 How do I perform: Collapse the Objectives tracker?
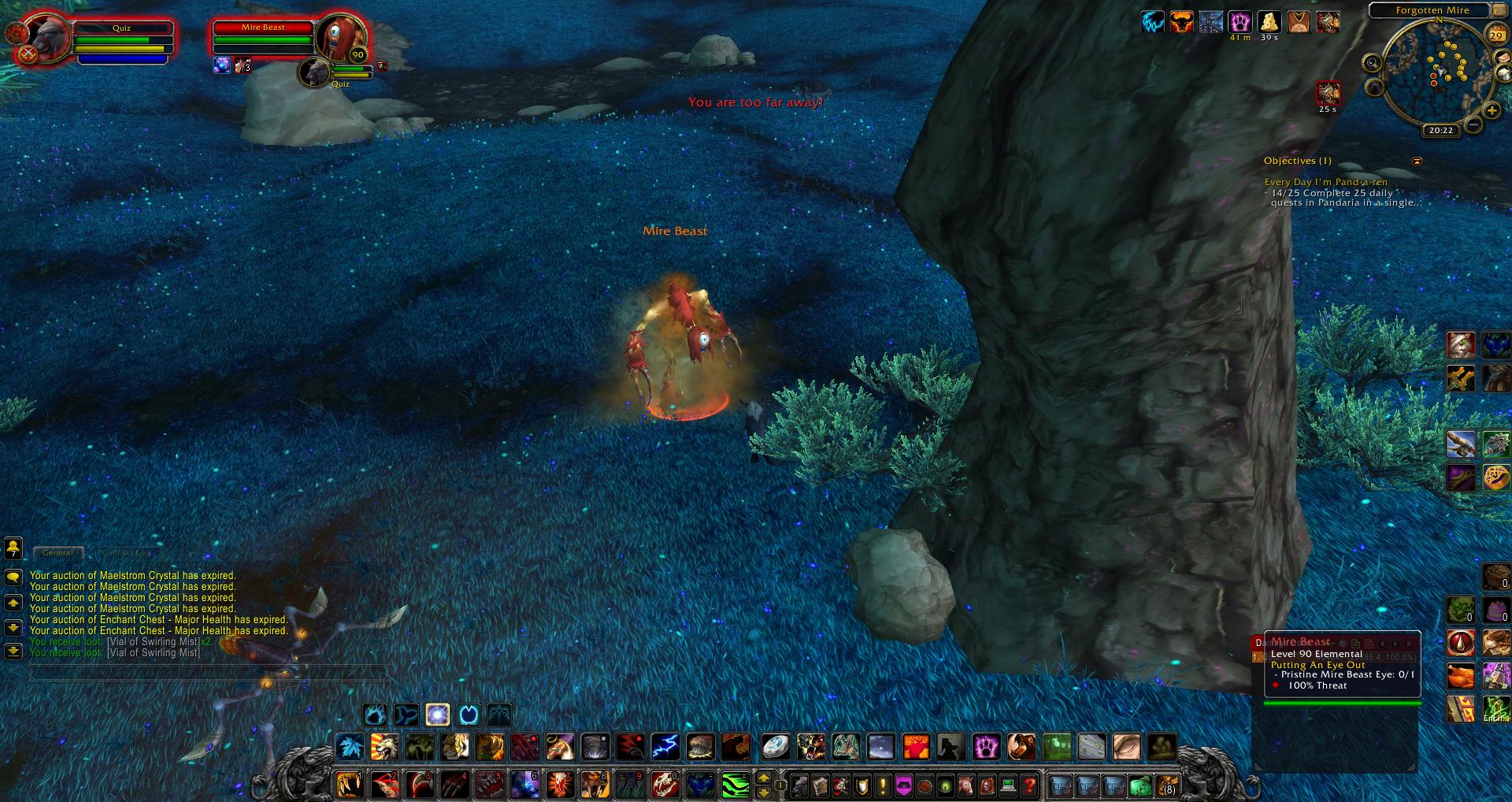(x=1417, y=162)
